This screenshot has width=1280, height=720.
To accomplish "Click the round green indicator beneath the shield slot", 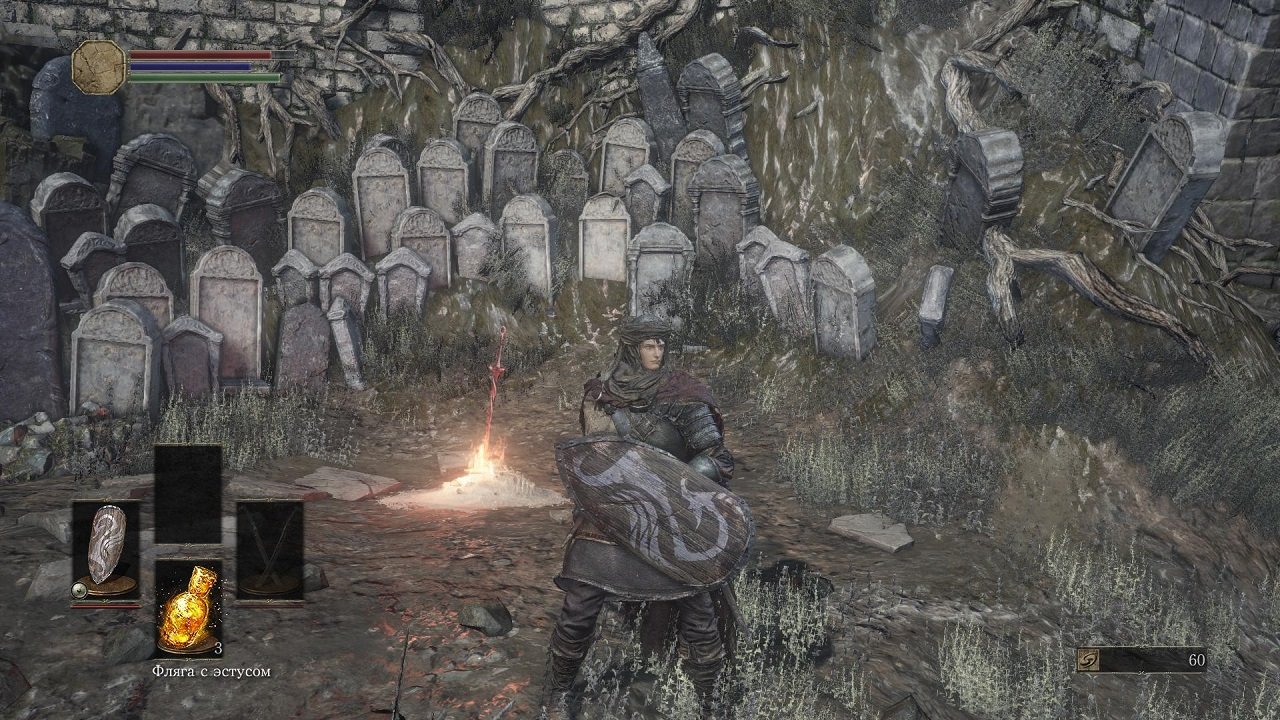I will click(78, 588).
